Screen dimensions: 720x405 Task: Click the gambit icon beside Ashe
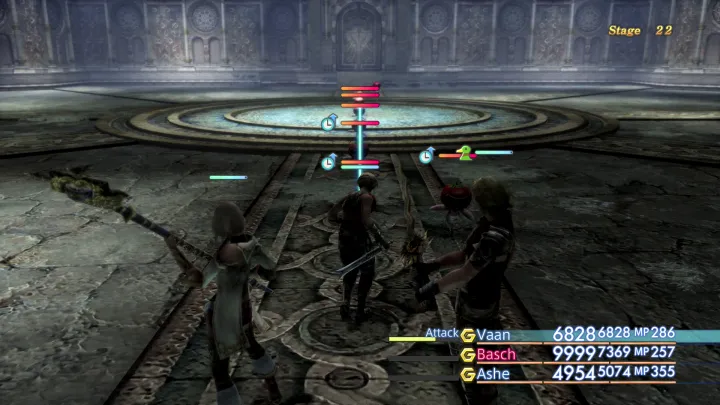click(x=468, y=374)
